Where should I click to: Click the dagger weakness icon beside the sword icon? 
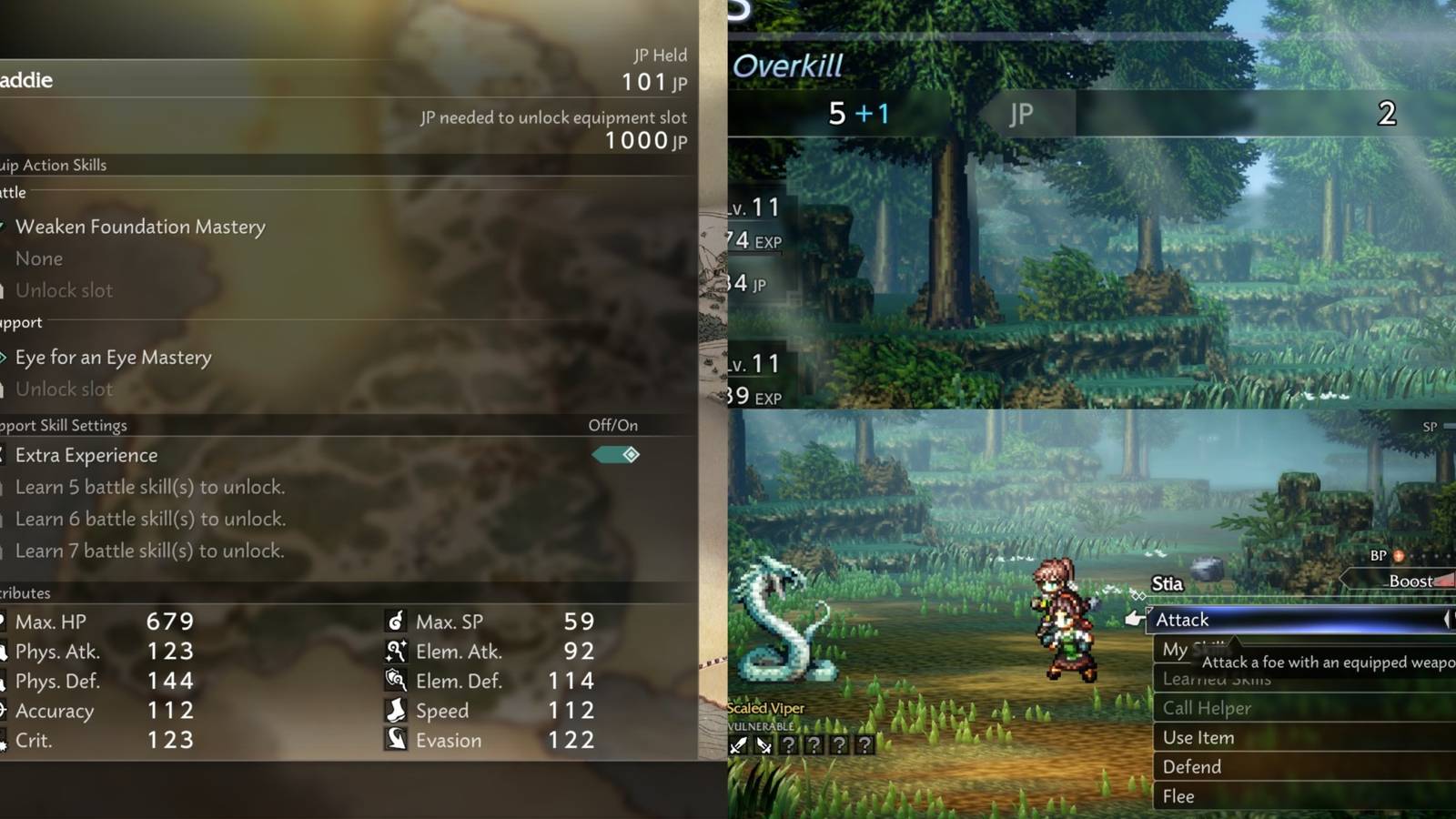(x=764, y=745)
